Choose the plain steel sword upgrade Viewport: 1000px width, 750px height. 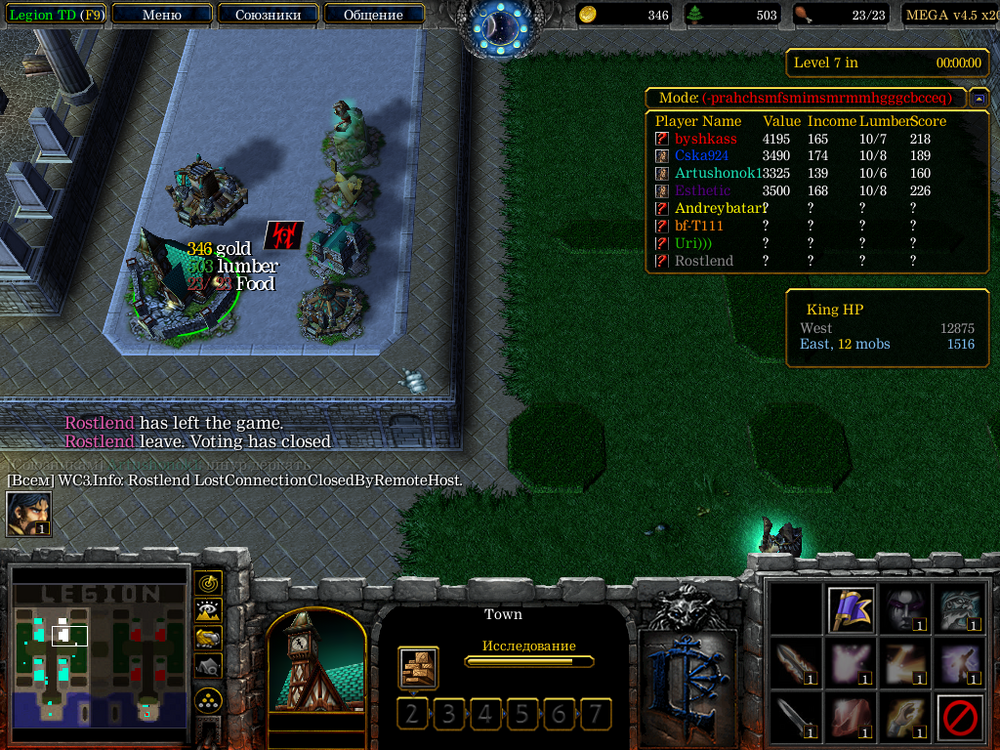(797, 717)
